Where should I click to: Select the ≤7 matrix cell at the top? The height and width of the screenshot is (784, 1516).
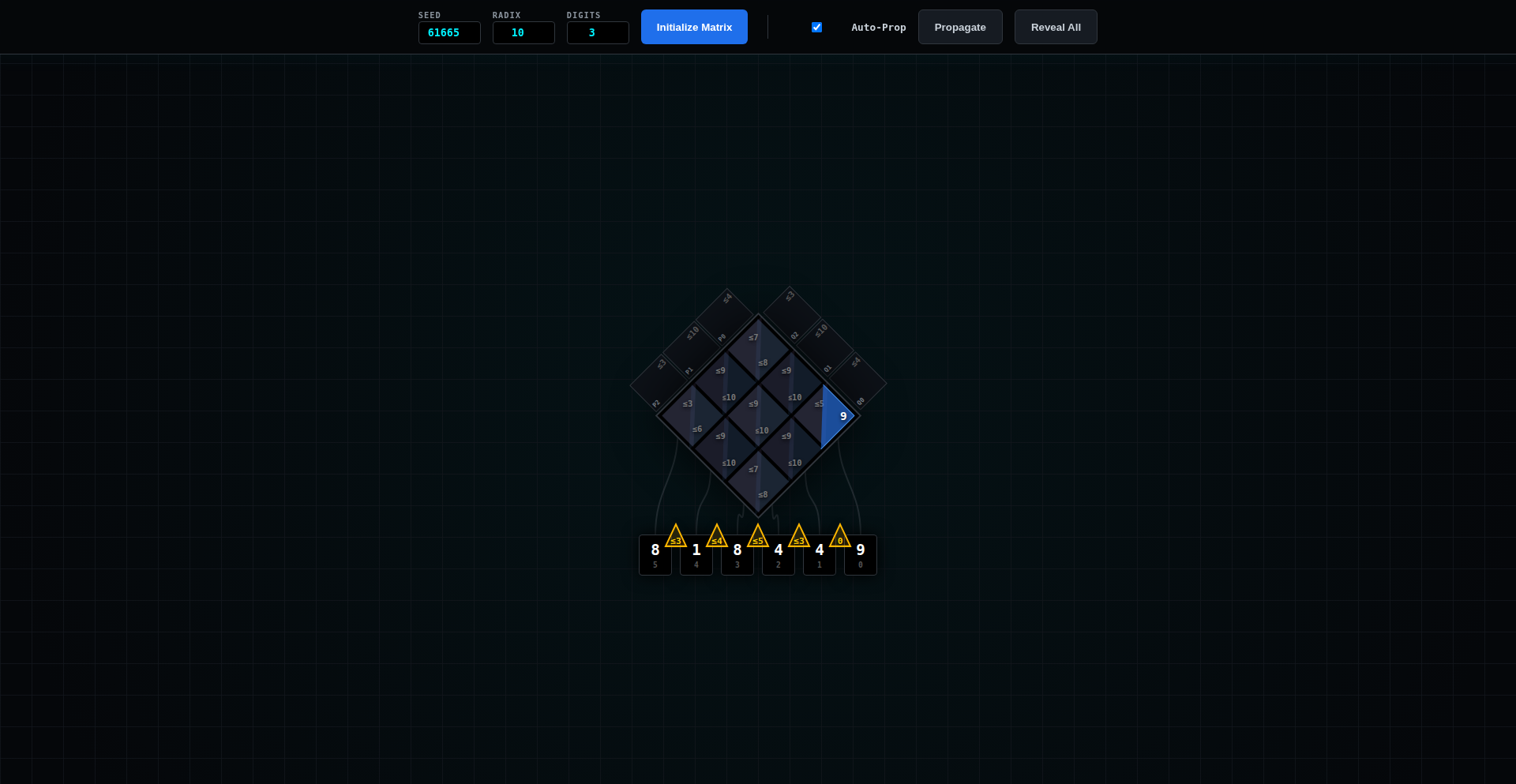pos(754,336)
